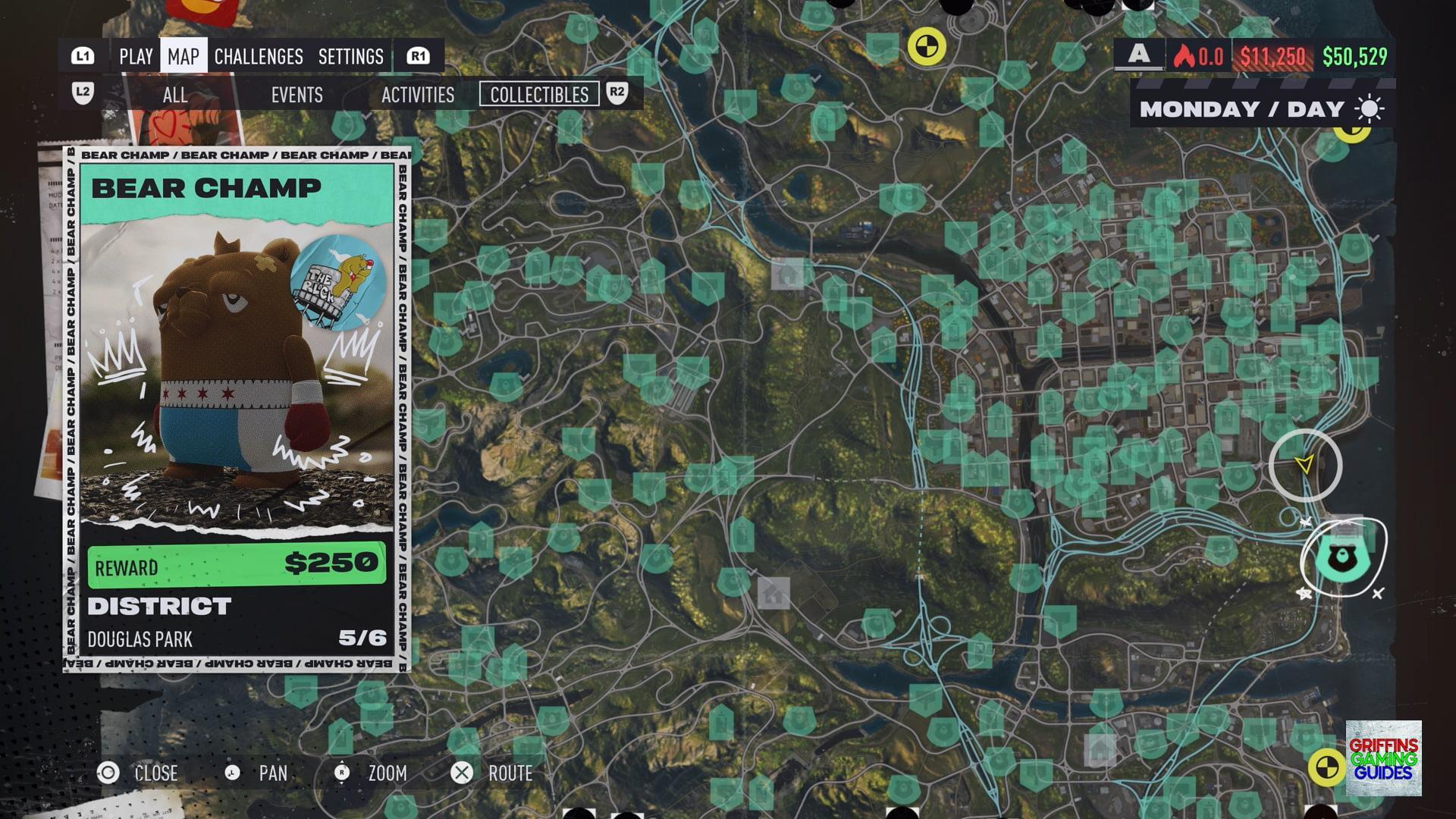1456x819 pixels.
Task: Select the Map tab
Action: tap(184, 57)
